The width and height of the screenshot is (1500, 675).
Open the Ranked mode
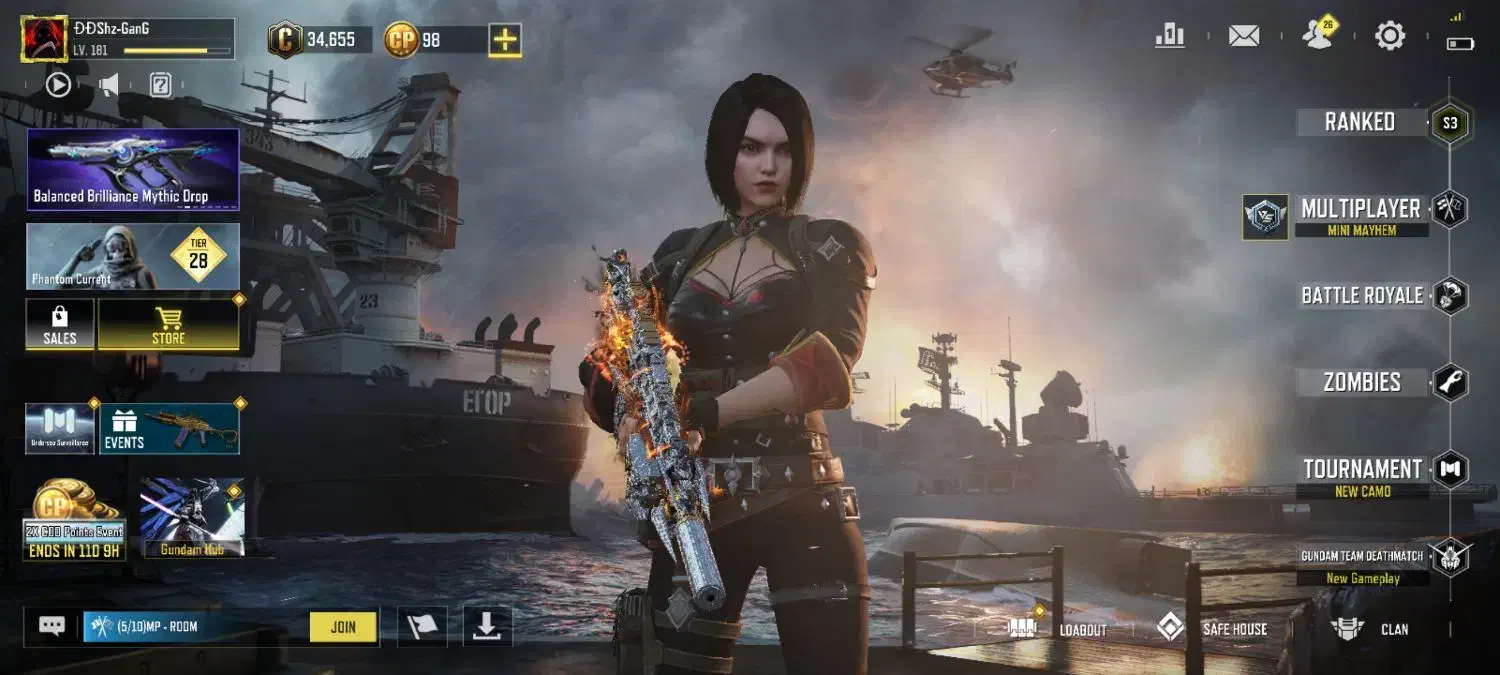pos(1360,123)
